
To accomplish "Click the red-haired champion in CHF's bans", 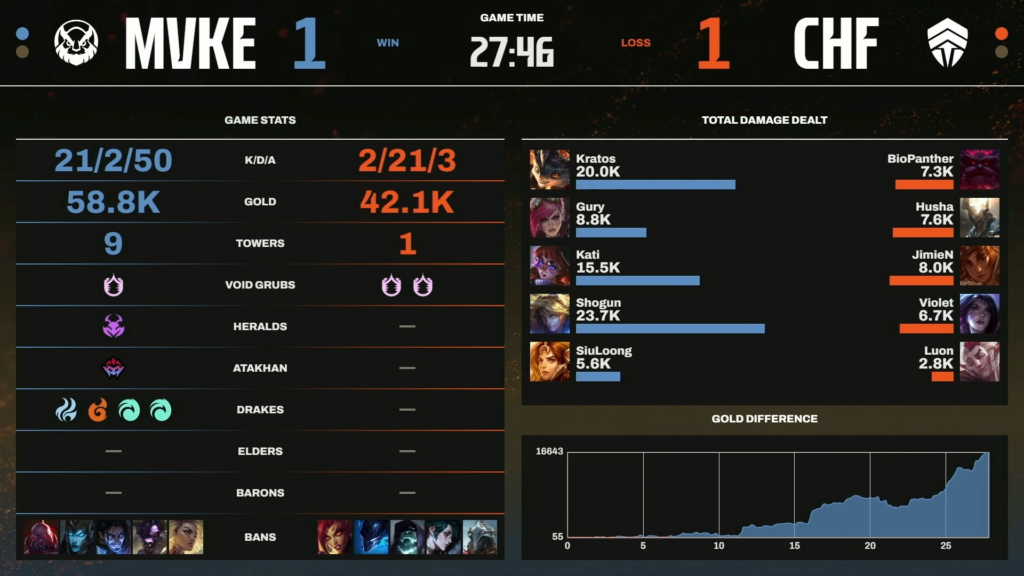I will pos(334,537).
